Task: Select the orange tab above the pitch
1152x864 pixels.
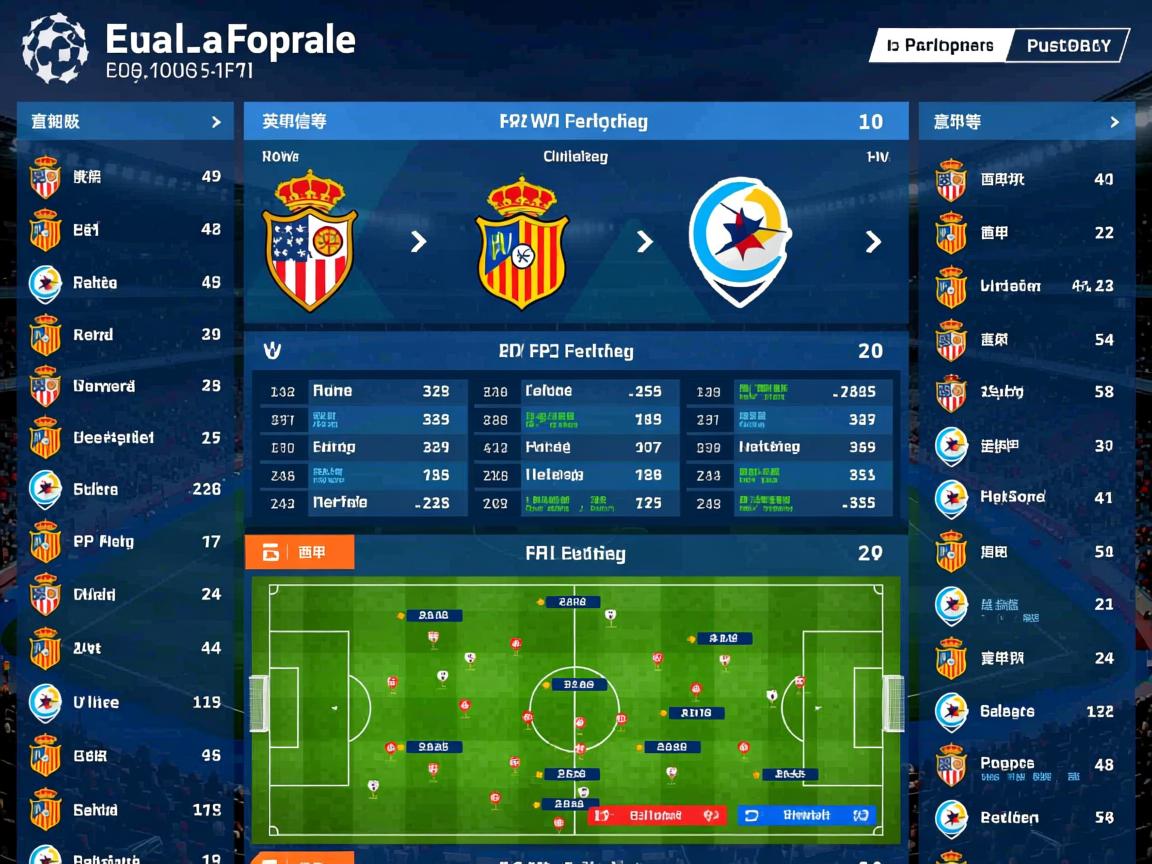Action: 299,552
